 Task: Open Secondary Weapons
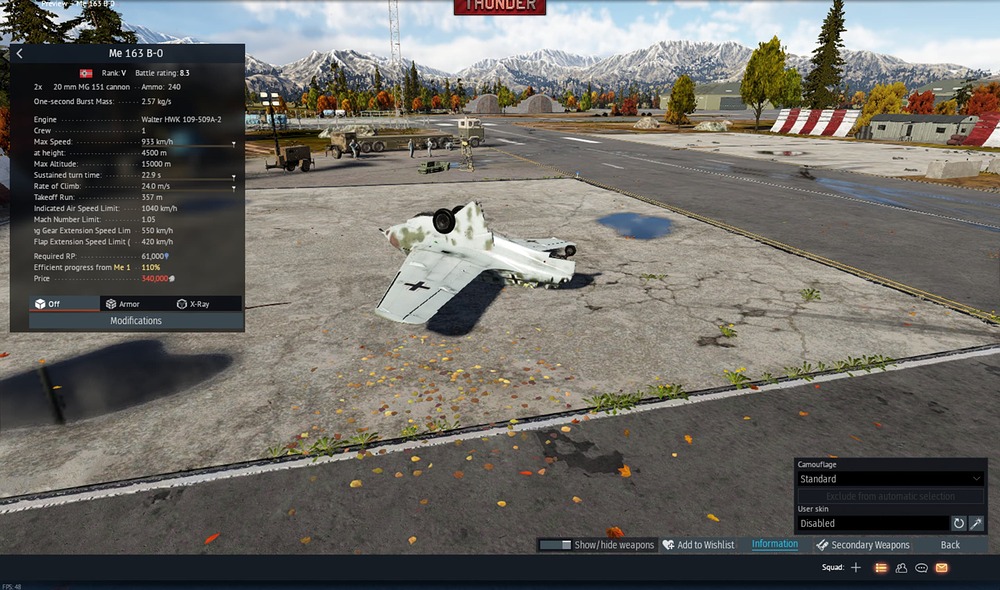[x=863, y=545]
